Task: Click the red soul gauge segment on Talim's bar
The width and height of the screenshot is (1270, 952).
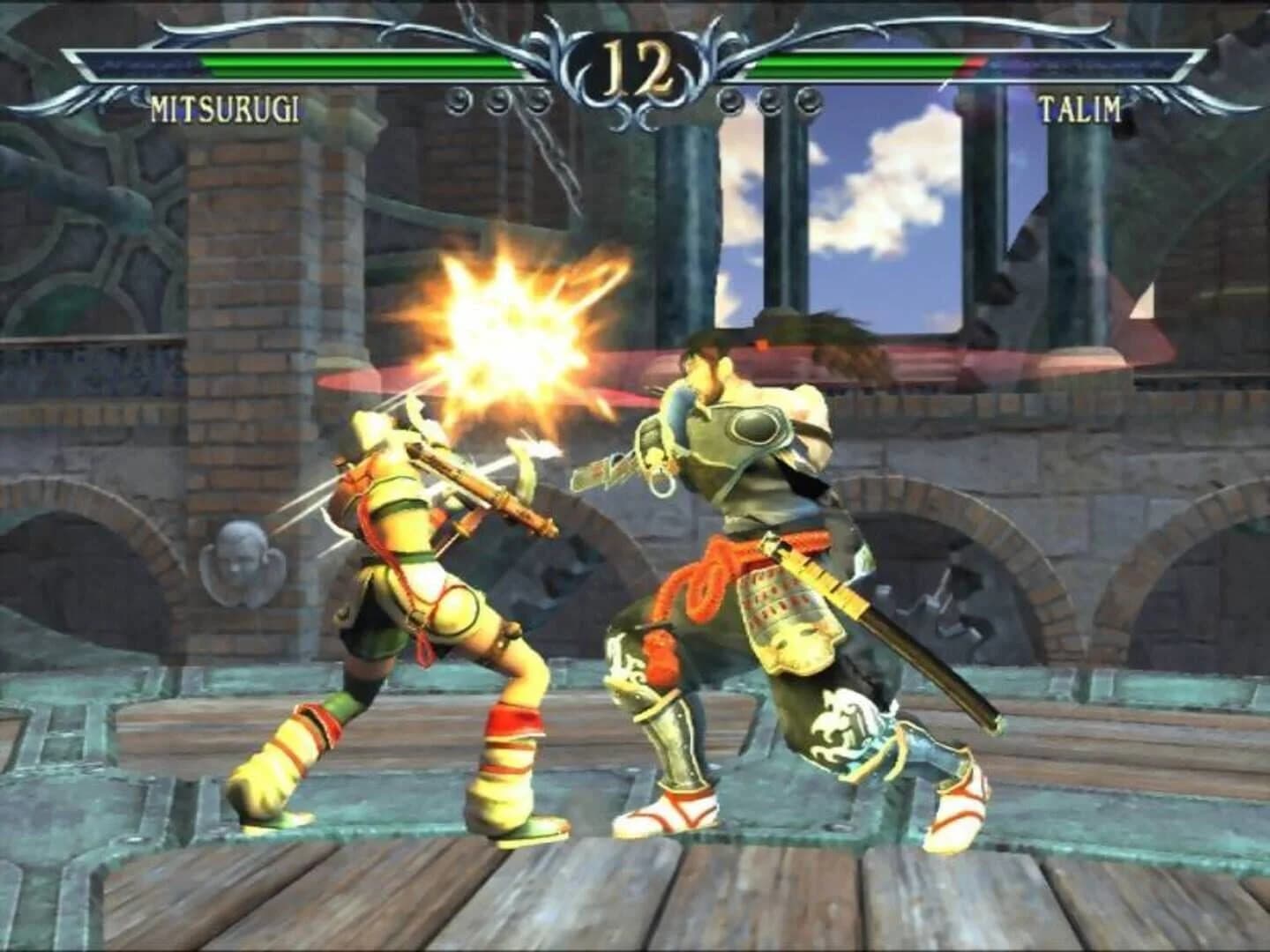Action: [x=970, y=64]
